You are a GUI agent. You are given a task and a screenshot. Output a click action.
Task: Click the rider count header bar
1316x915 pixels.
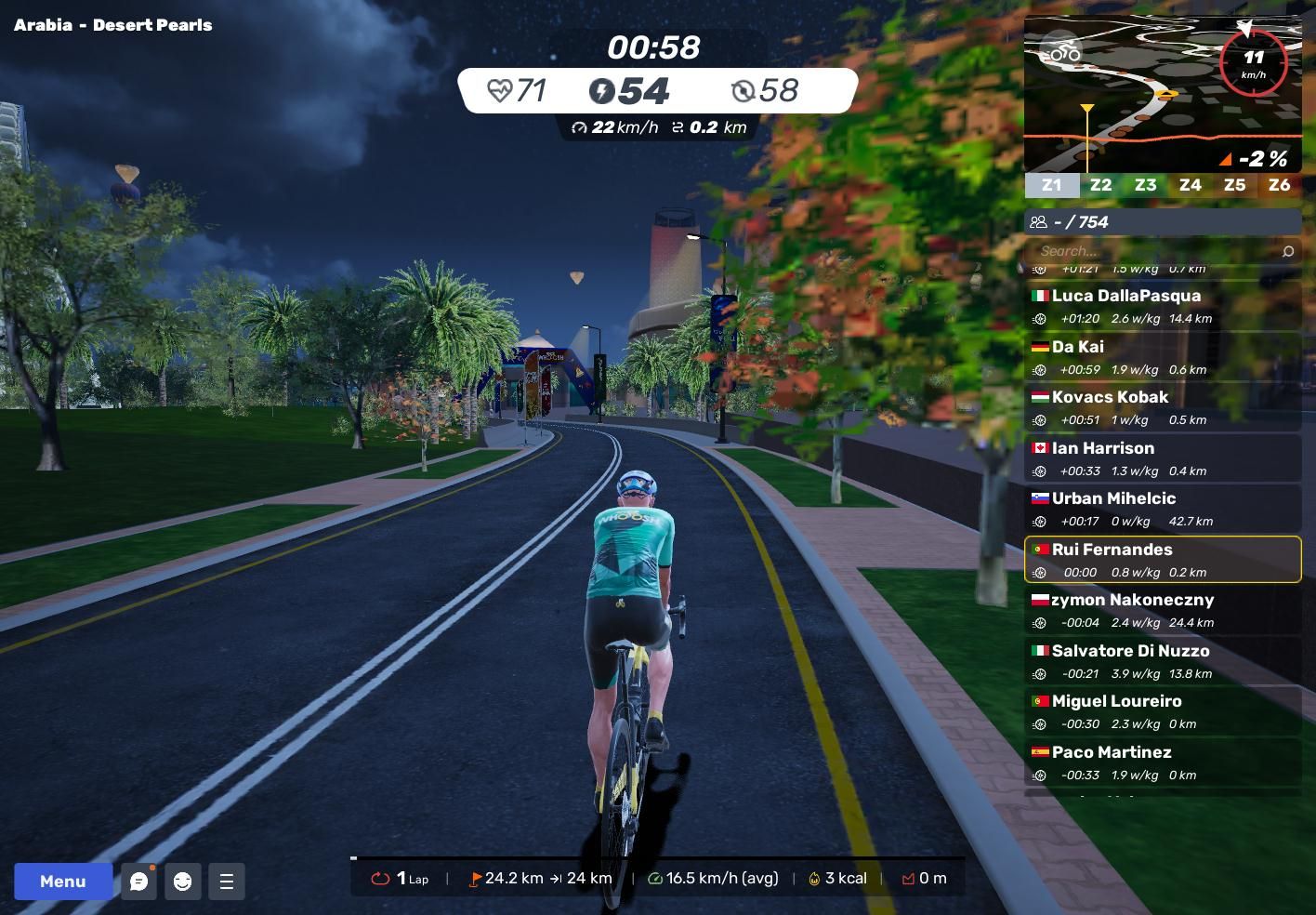coord(1162,221)
